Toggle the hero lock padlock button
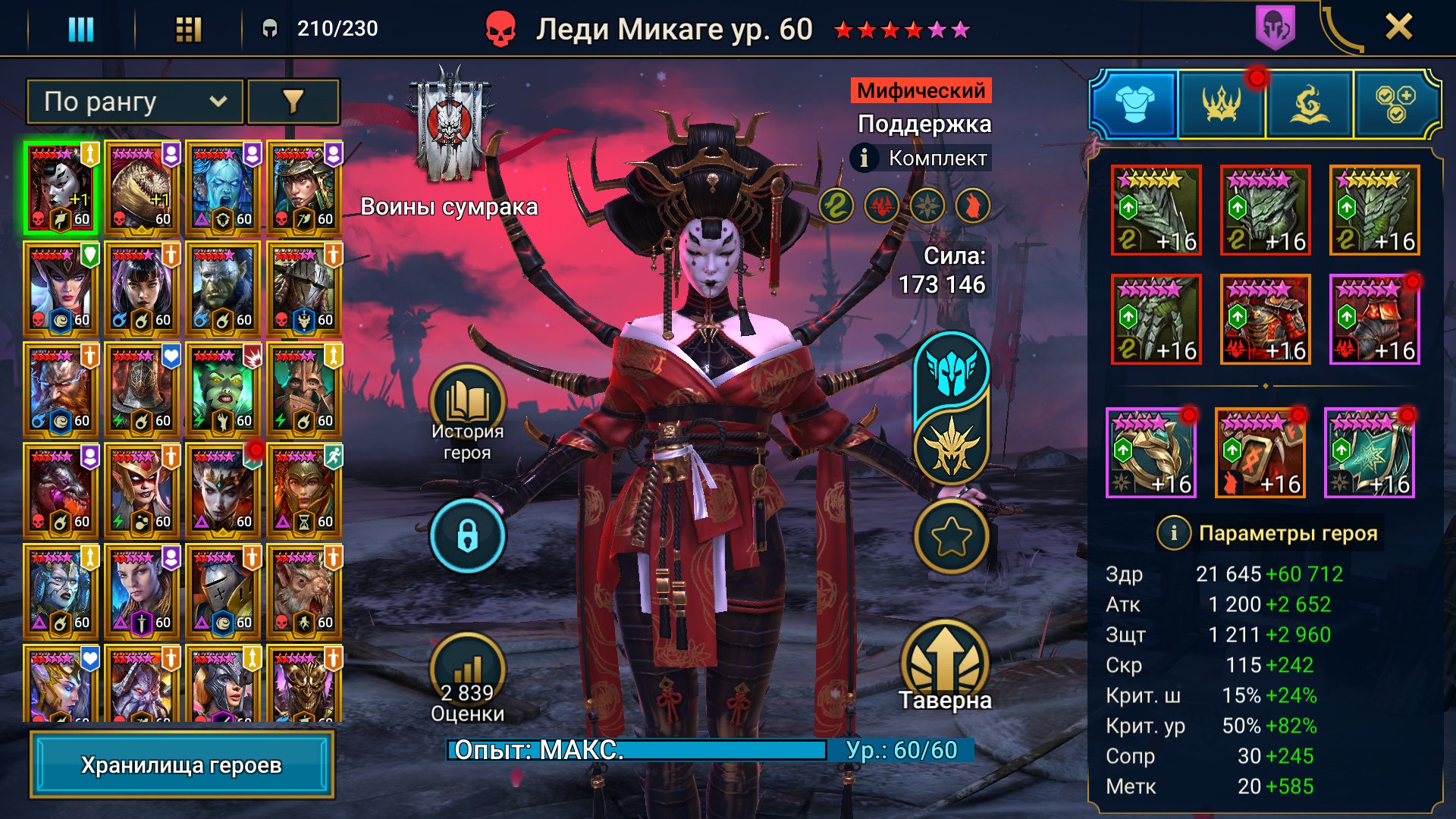This screenshot has width=1456, height=819. [467, 536]
